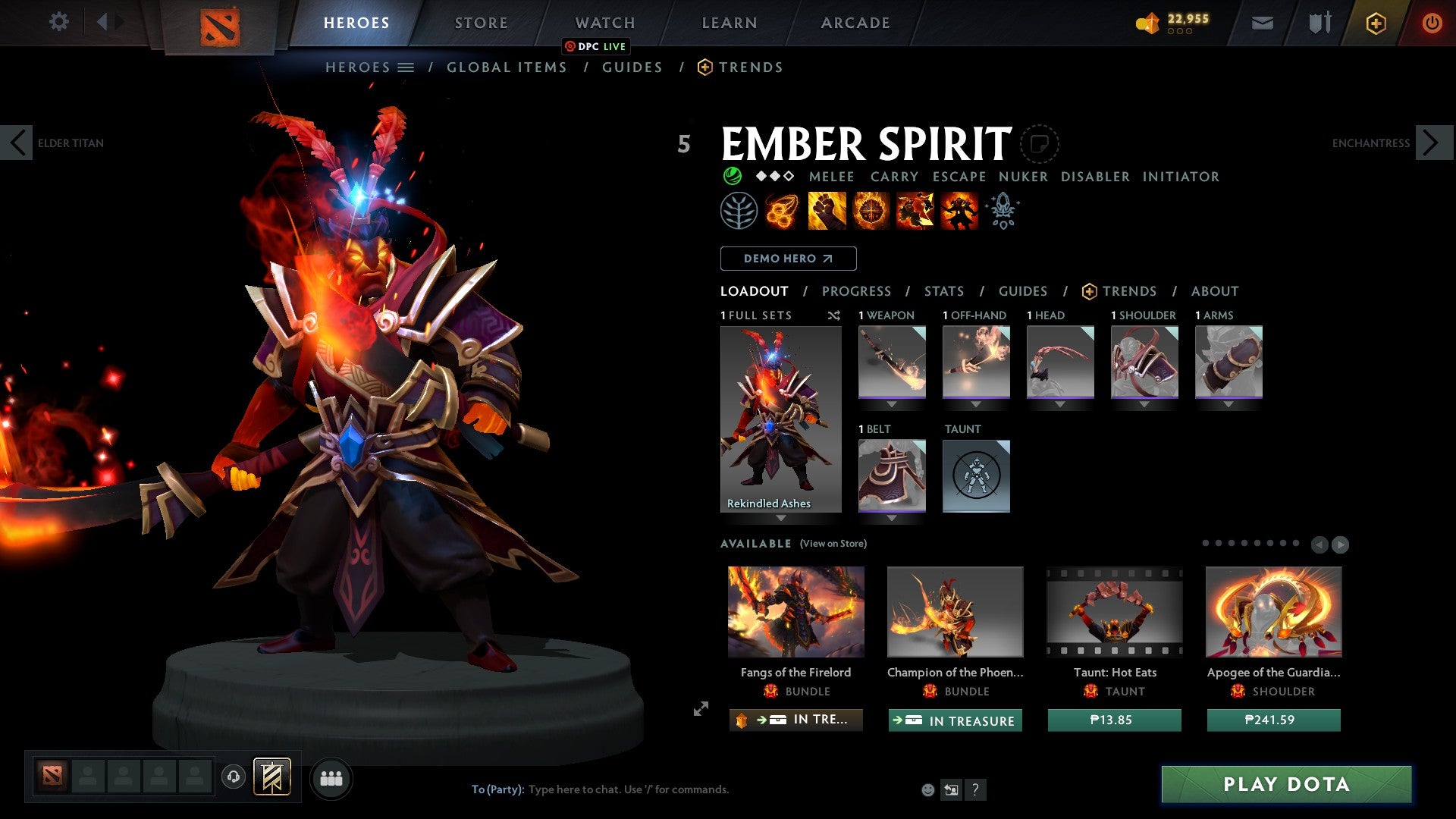Open Aghanim's Scepter upgrade icon

(x=1003, y=211)
